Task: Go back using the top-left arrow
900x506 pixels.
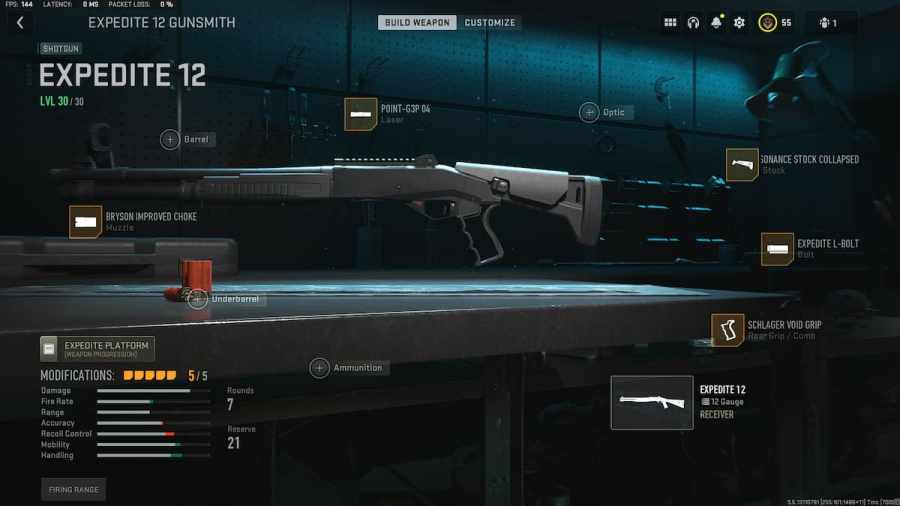Action: pos(20,23)
